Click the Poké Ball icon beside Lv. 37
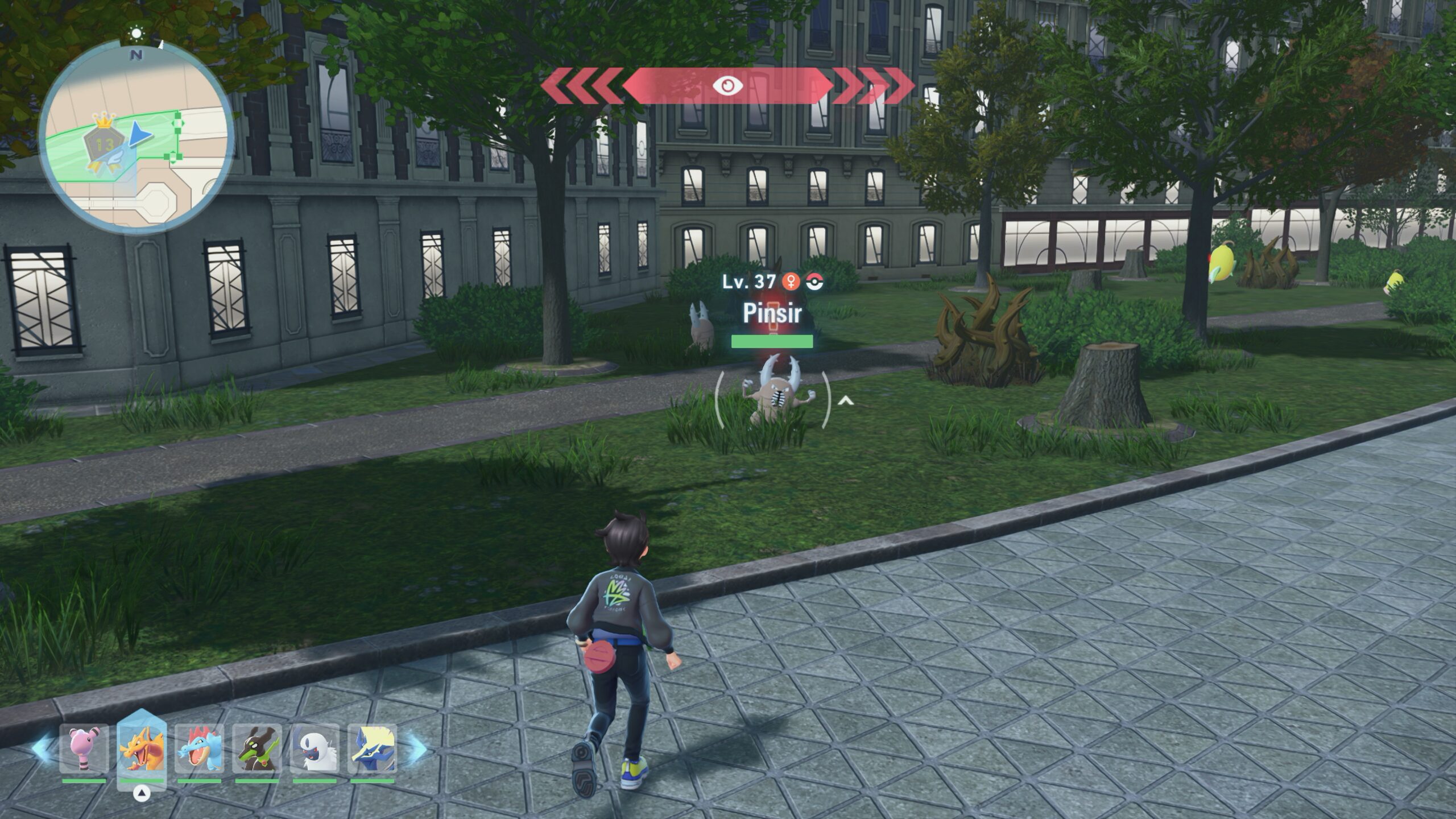The height and width of the screenshot is (819, 1456). (x=815, y=282)
